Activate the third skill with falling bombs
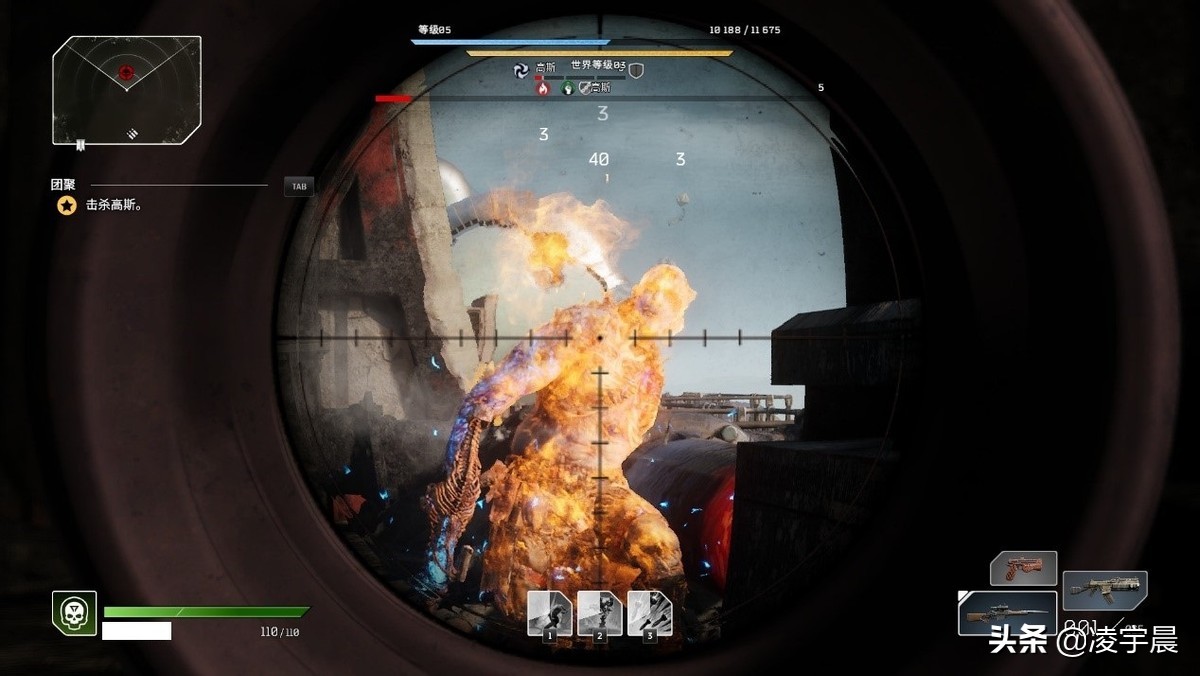1200x676 pixels. click(650, 613)
